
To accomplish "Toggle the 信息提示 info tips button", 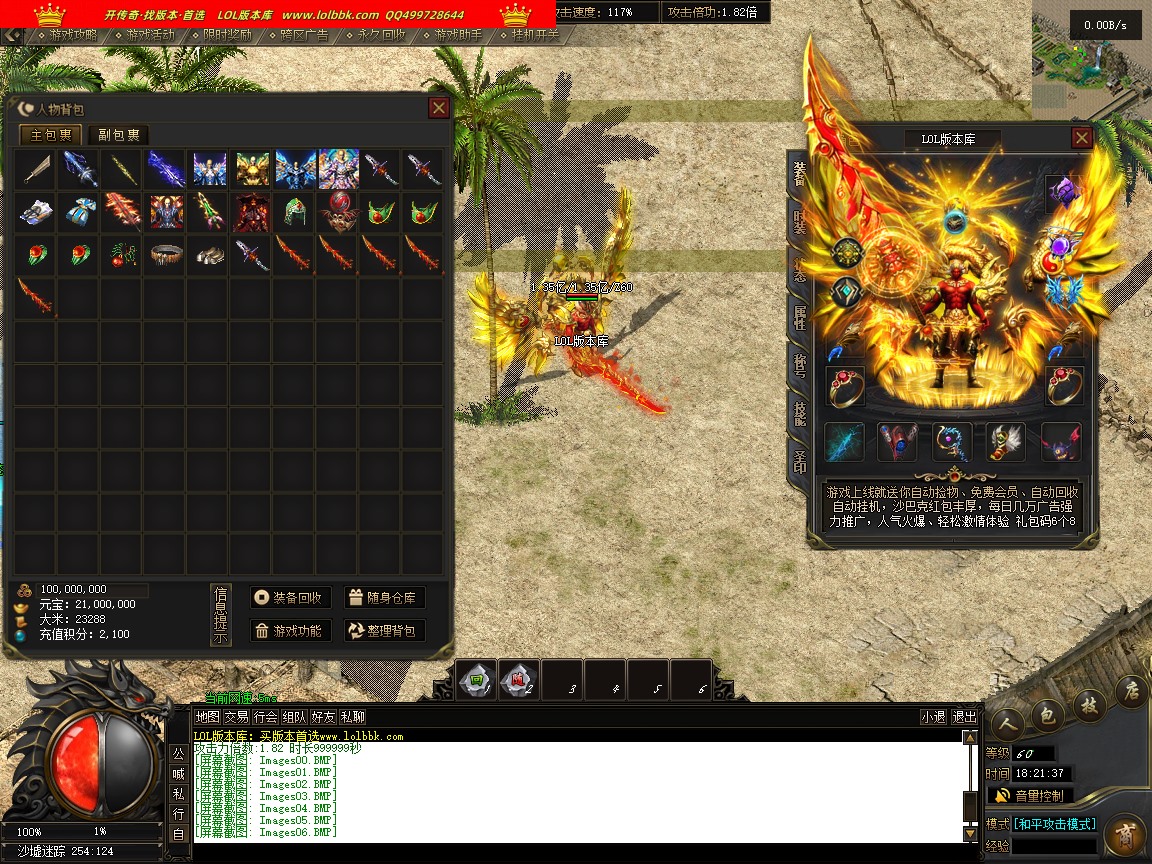I will click(x=221, y=615).
